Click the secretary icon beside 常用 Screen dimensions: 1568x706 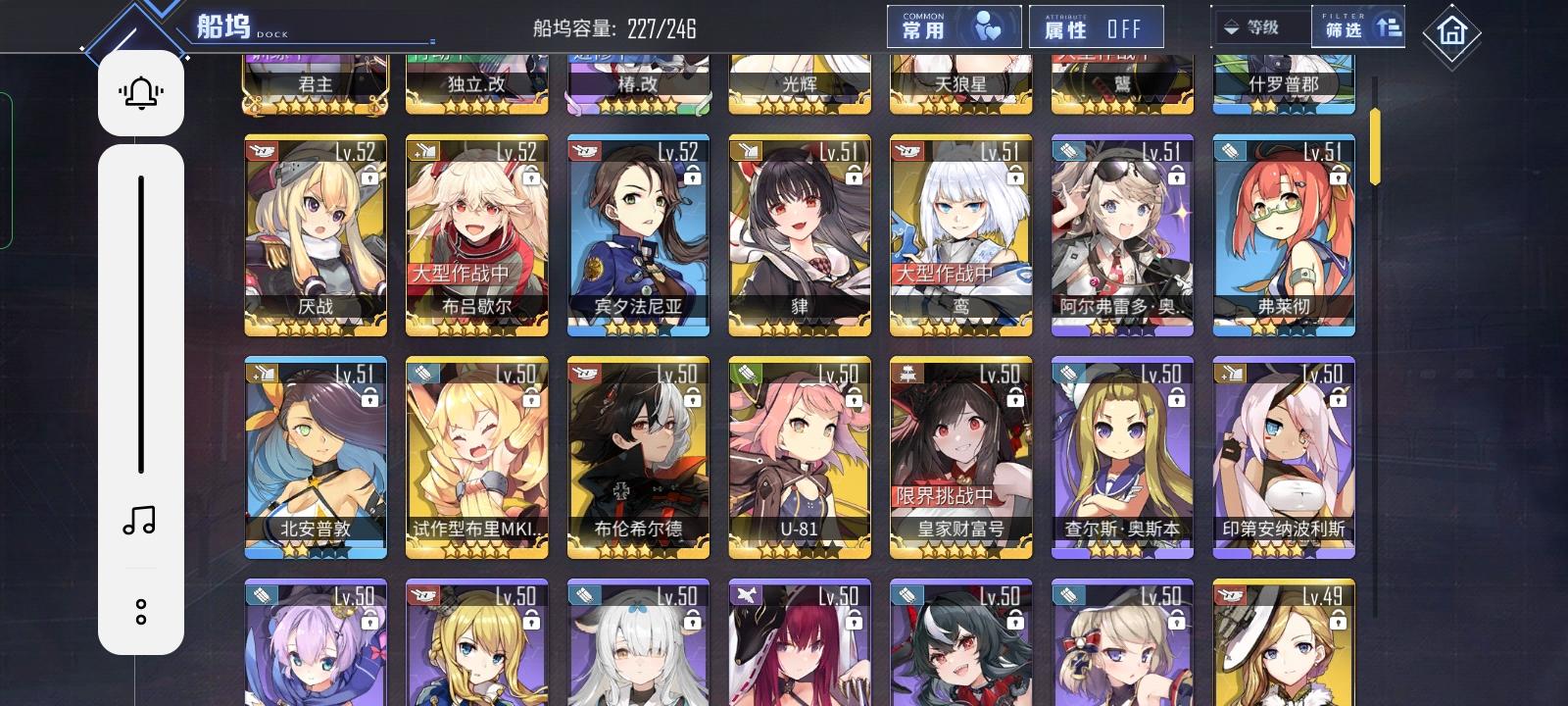[988, 25]
